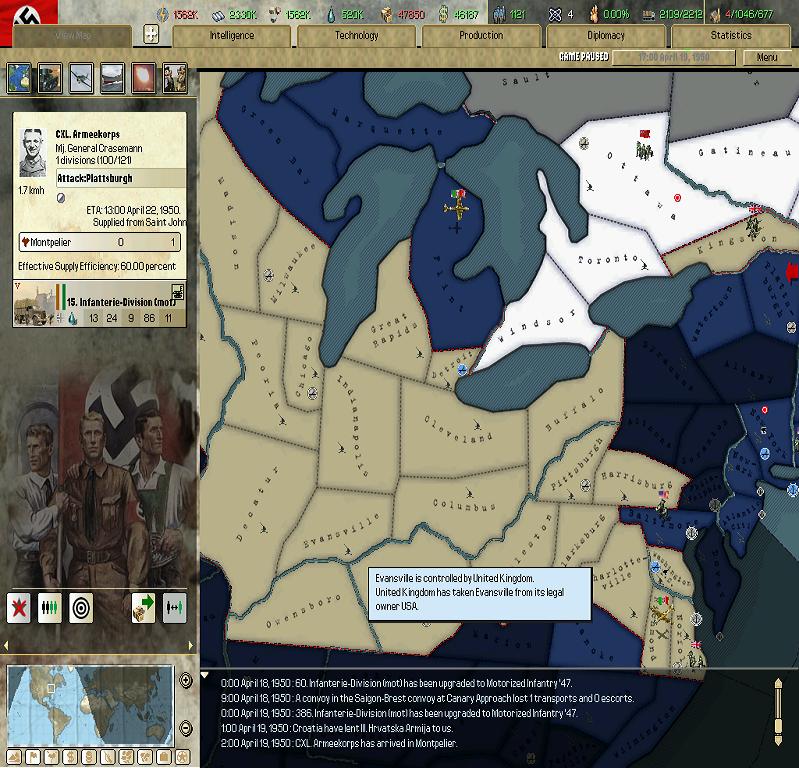Click the green arrow supply crate button
The width and height of the screenshot is (799, 768).
143,607
